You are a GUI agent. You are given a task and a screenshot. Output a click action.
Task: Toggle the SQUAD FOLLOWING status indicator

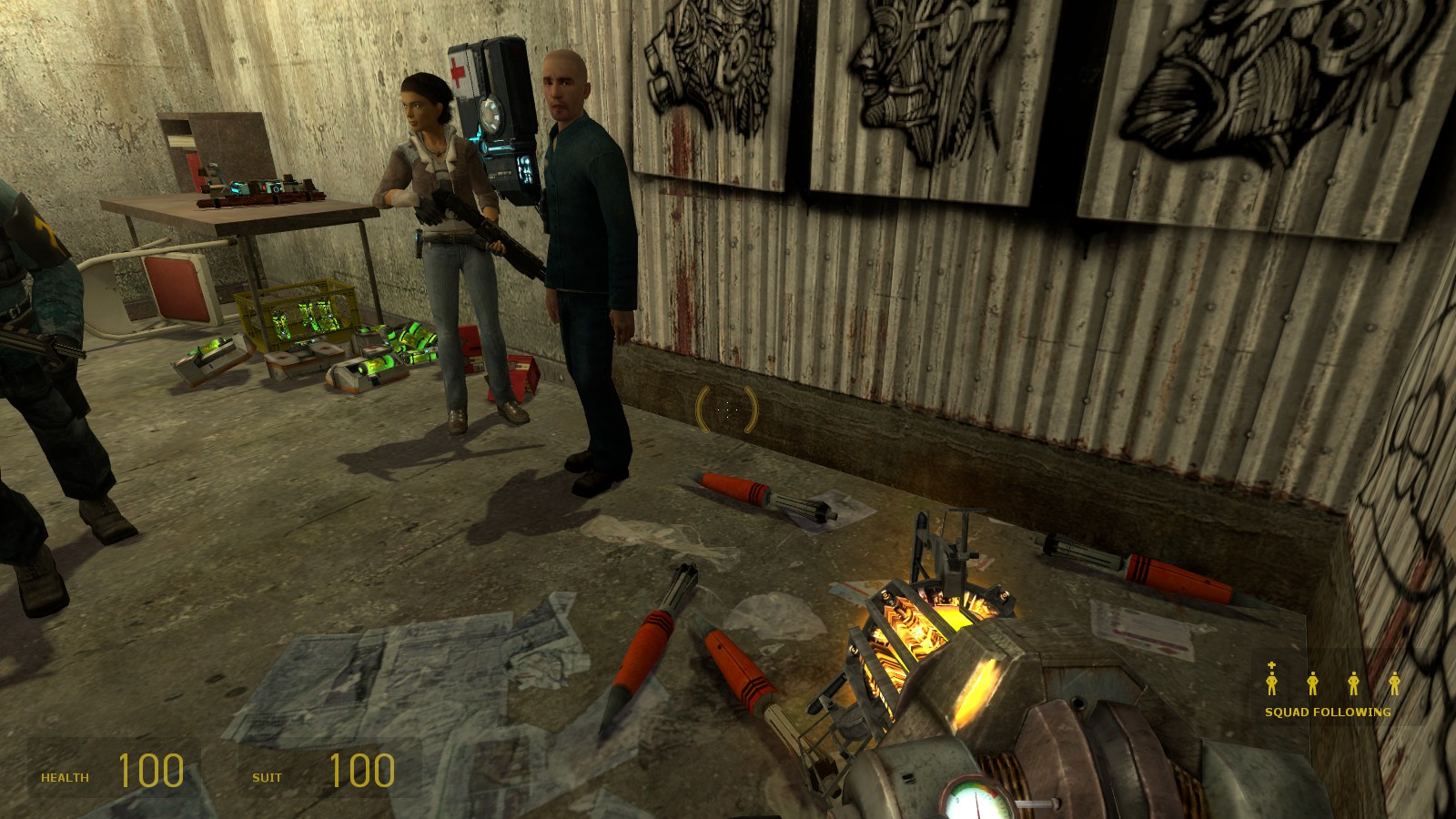pos(1327,713)
